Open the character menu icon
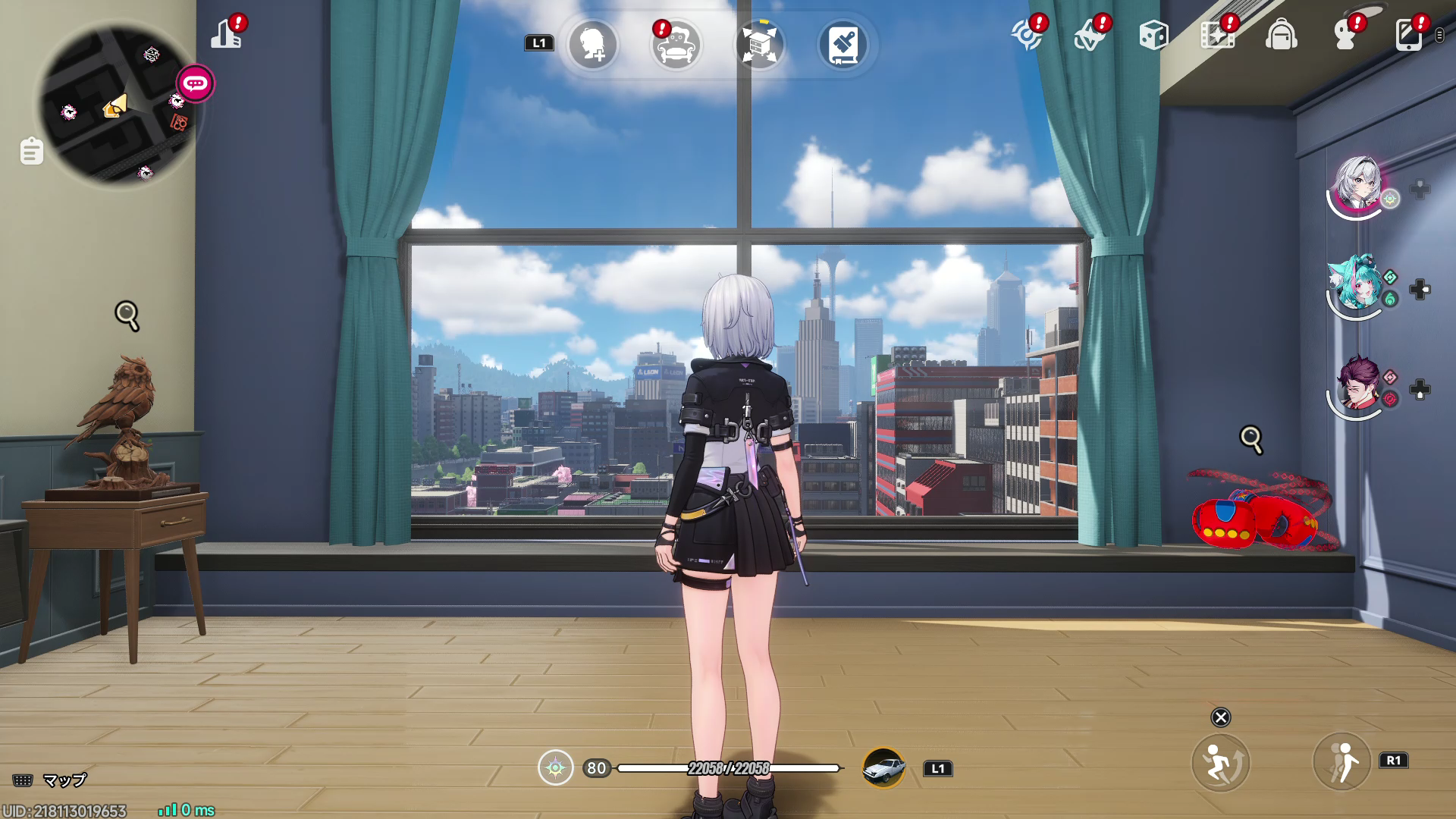The width and height of the screenshot is (1456, 819). point(1345,35)
